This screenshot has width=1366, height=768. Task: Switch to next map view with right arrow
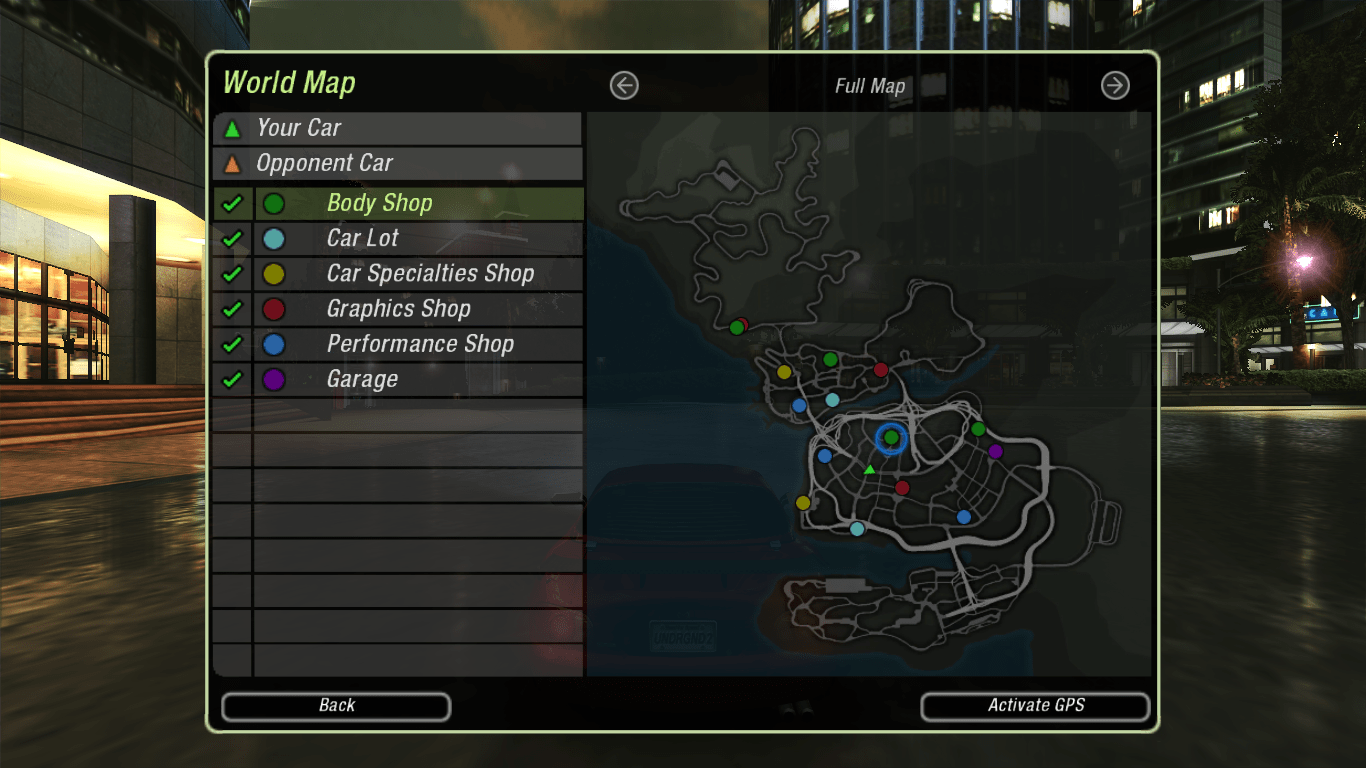1115,86
